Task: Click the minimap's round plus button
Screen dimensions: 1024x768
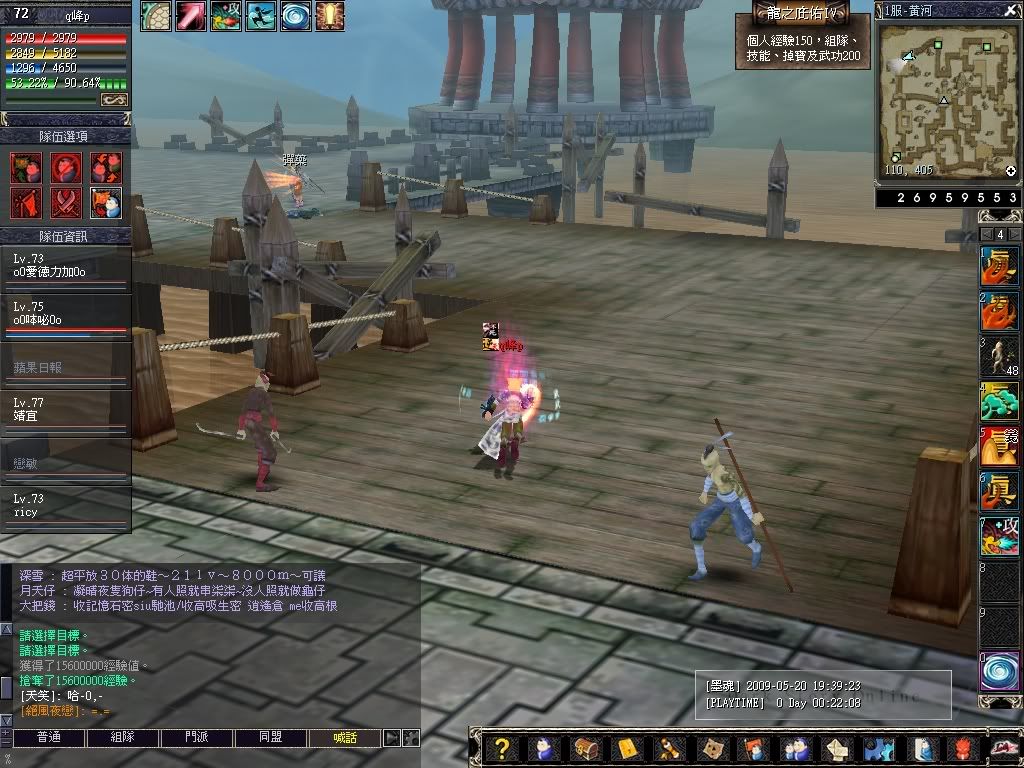Action: point(1011,171)
